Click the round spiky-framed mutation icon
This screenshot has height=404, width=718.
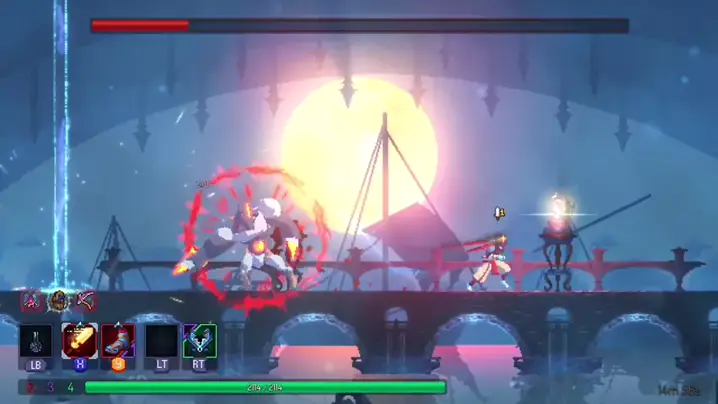click(59, 299)
